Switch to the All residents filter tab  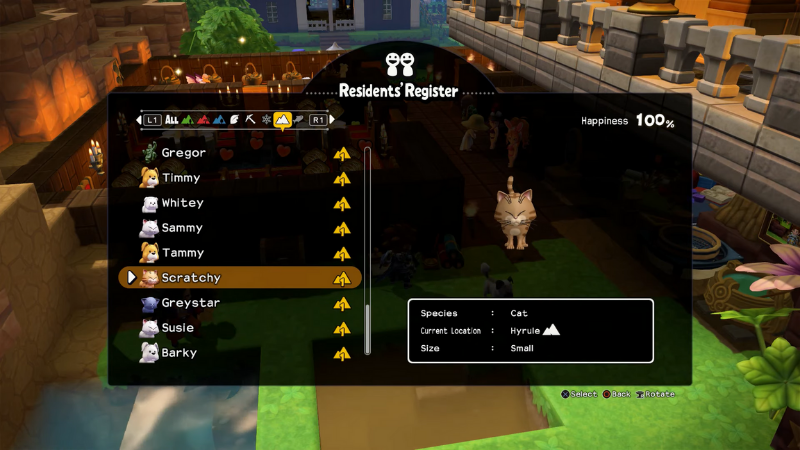tap(172, 120)
